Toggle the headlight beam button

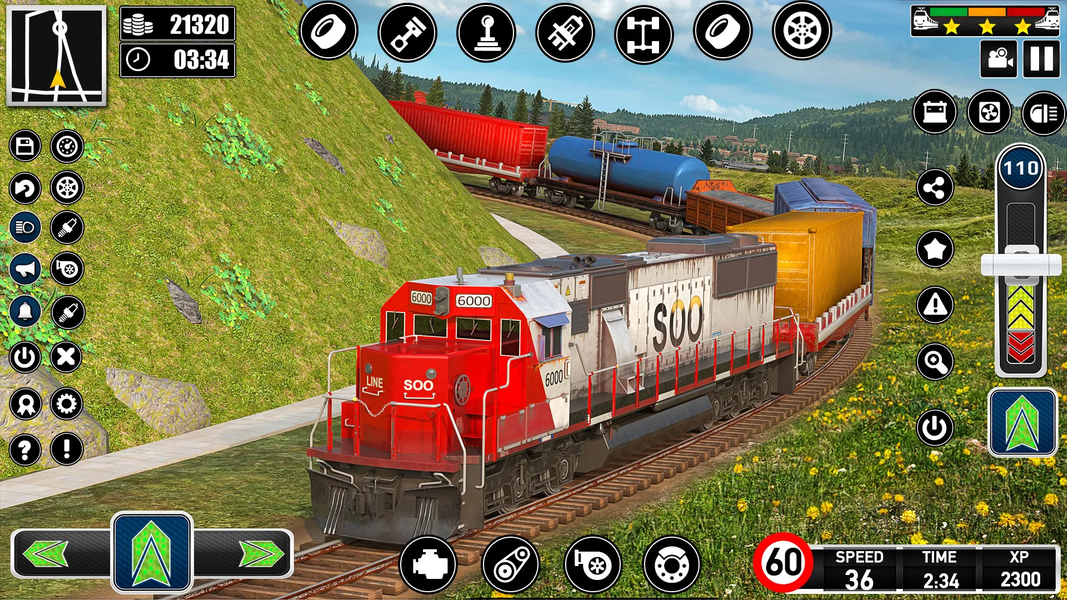(1043, 111)
